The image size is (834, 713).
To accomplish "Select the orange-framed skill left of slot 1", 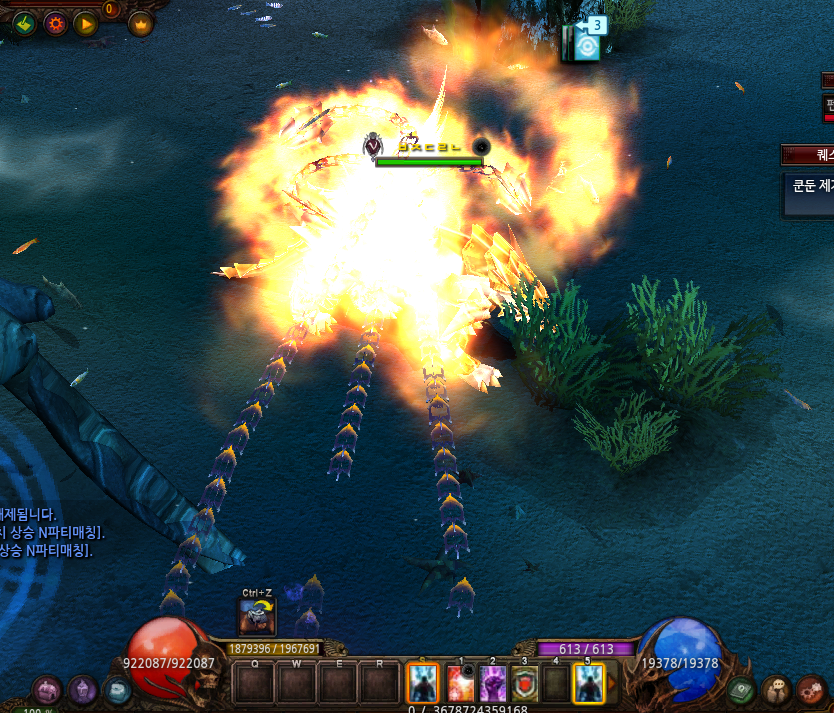I will [x=423, y=684].
